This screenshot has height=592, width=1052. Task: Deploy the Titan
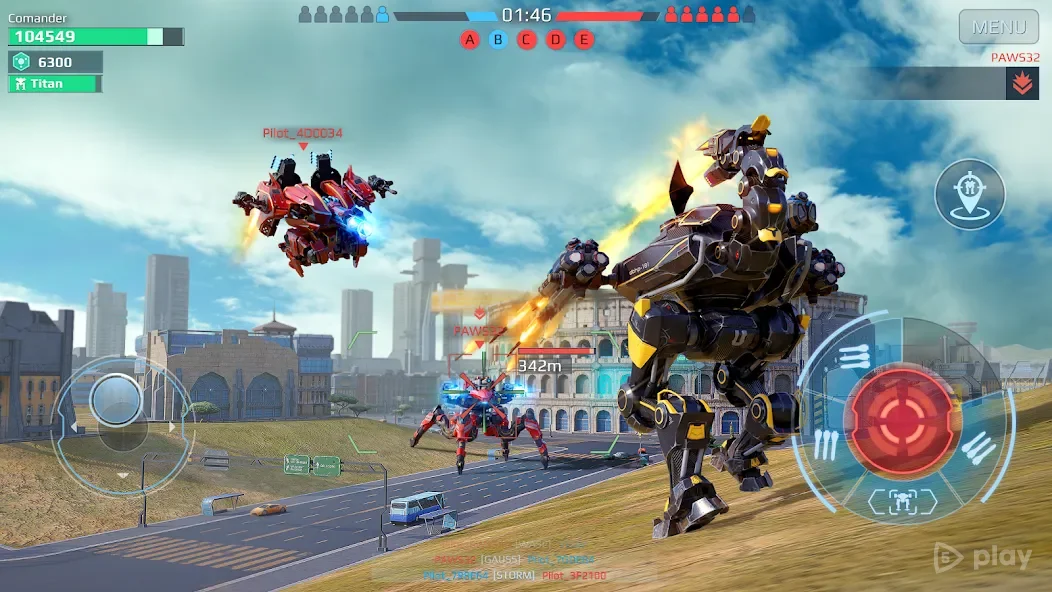pyautogui.click(x=55, y=84)
